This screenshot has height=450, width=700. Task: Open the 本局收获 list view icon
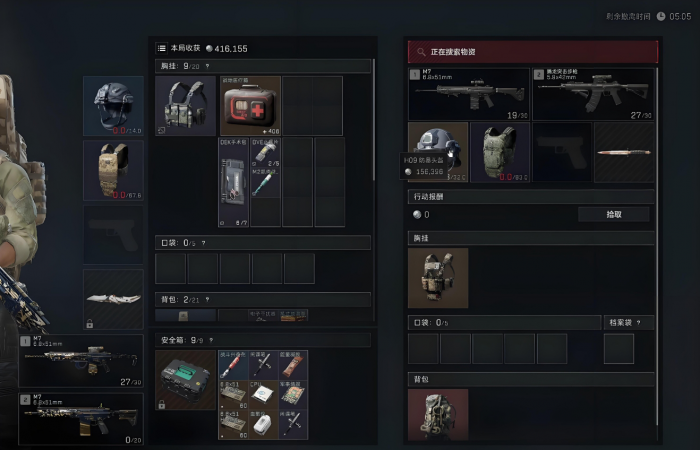coord(162,48)
